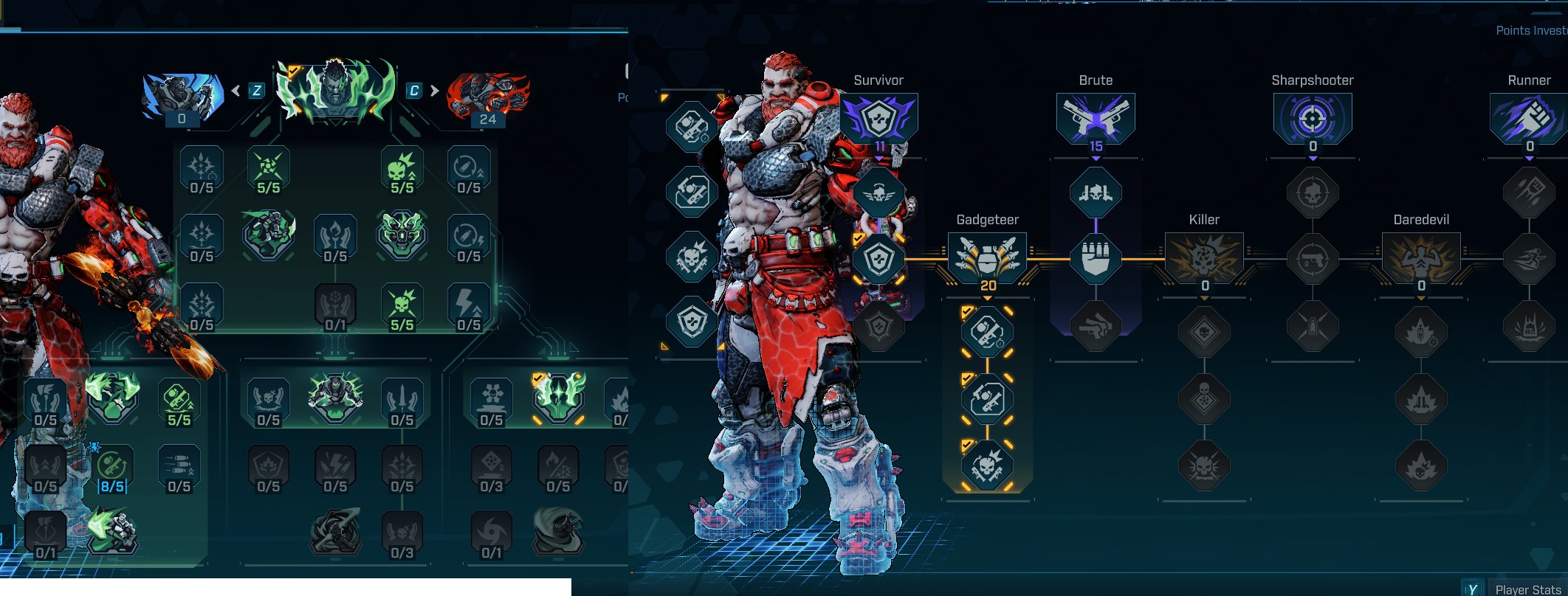Select the green skill tree tab
Screen dimensions: 1568x596
335,92
